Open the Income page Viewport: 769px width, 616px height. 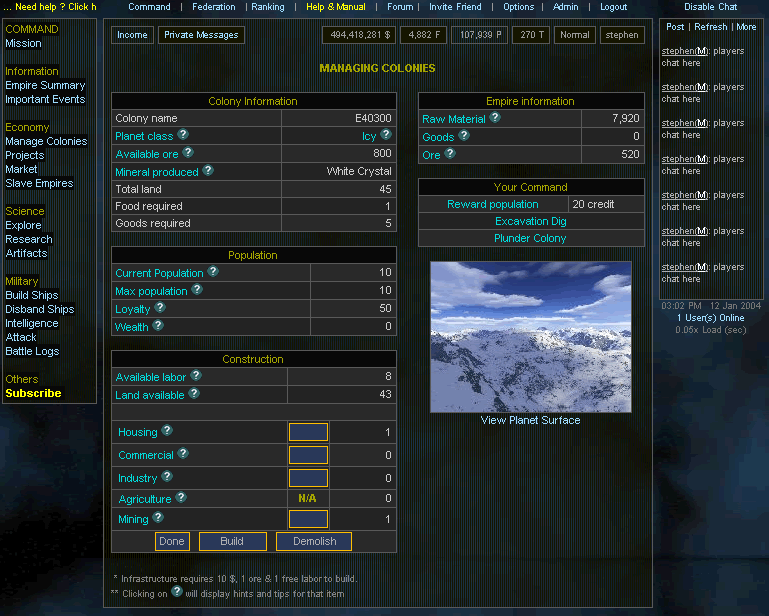click(132, 35)
